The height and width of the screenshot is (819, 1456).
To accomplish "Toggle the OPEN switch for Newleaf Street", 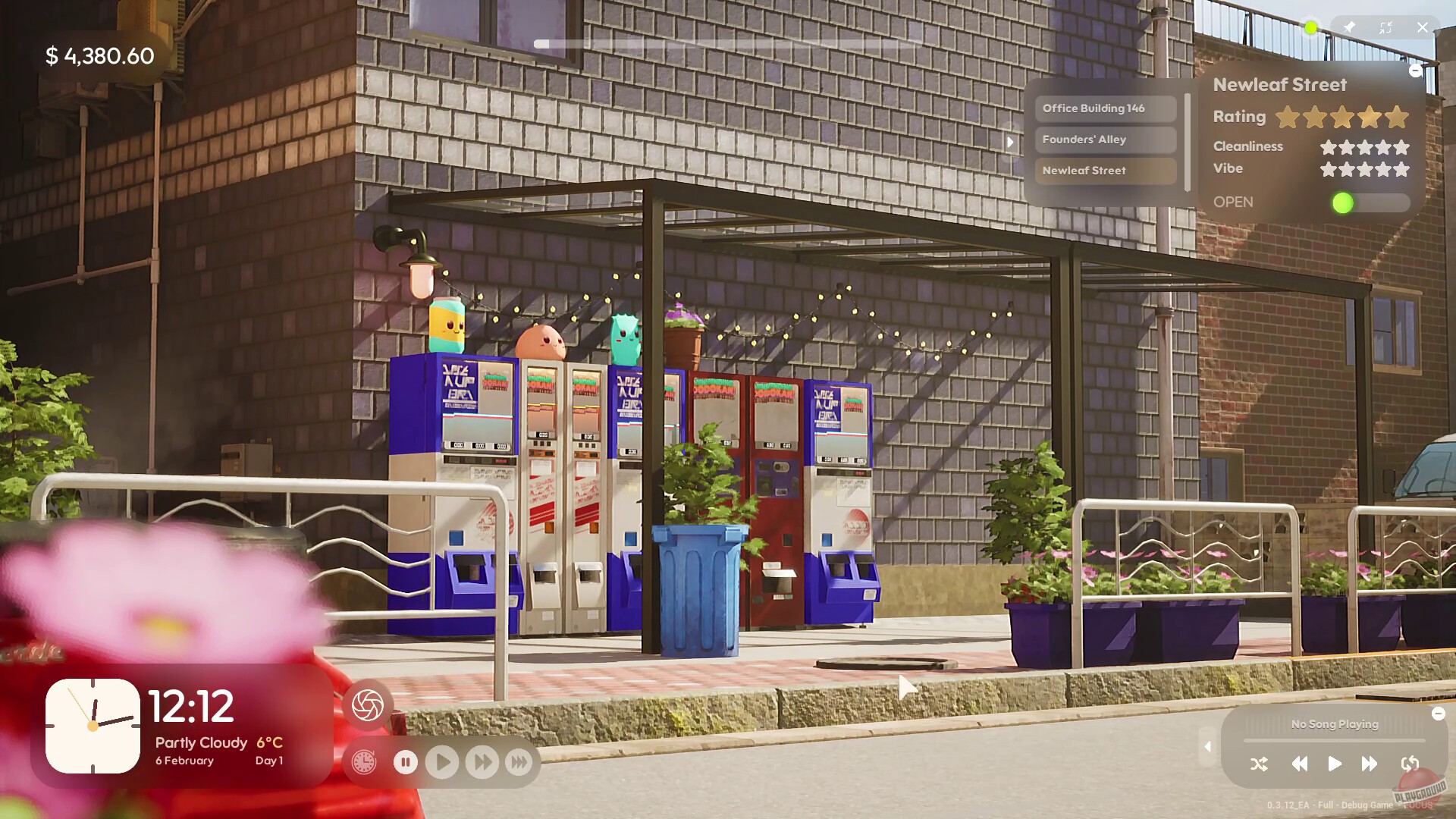I will pyautogui.click(x=1365, y=202).
